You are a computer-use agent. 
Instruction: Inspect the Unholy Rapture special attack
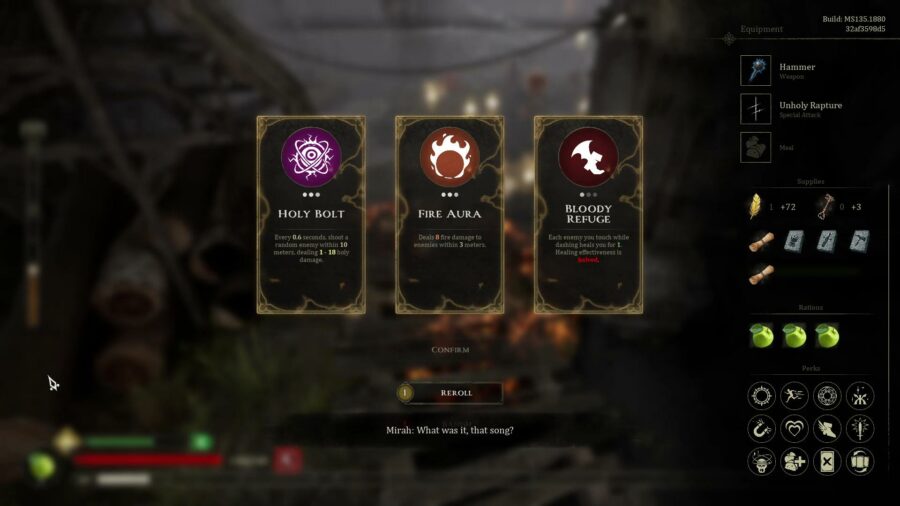coord(756,108)
